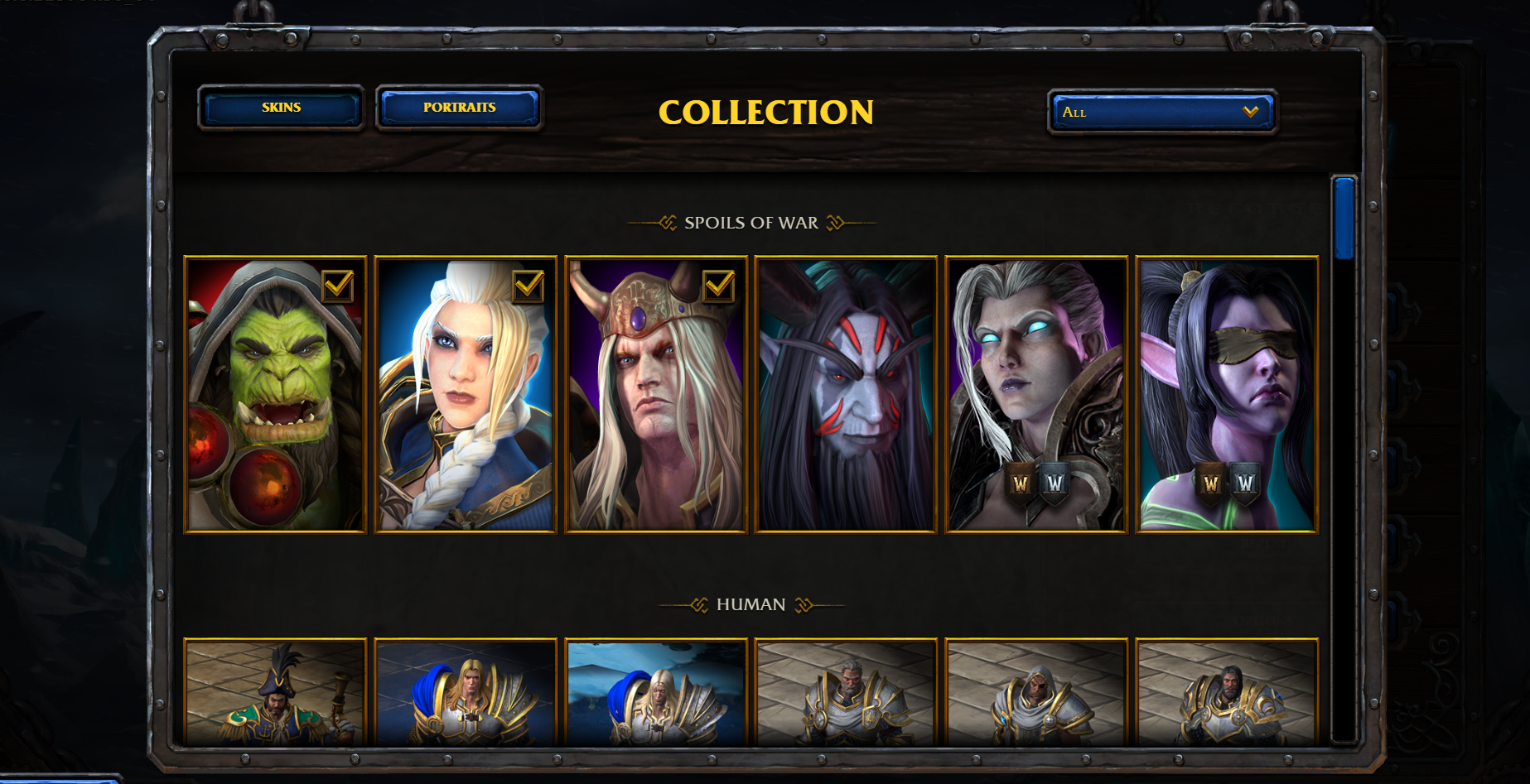Expand the All filter dropdown
The height and width of the screenshot is (784, 1530).
[1161, 112]
